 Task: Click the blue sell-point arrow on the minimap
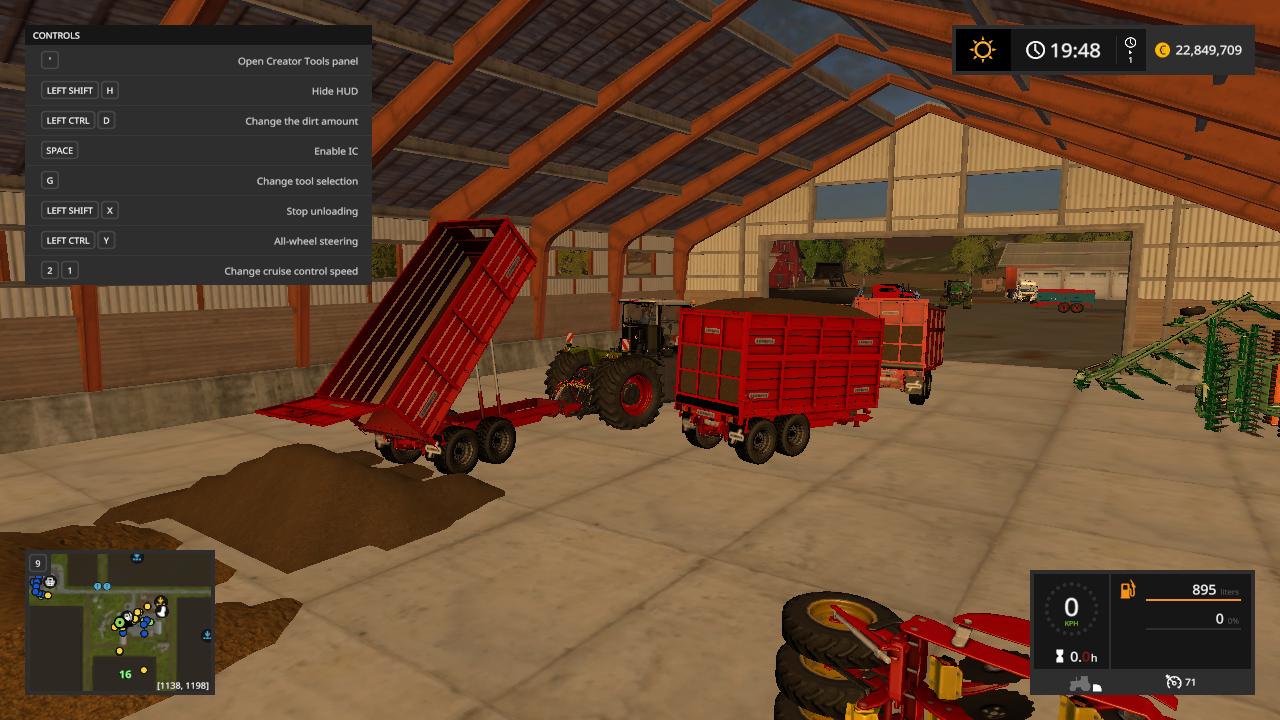pos(206,634)
